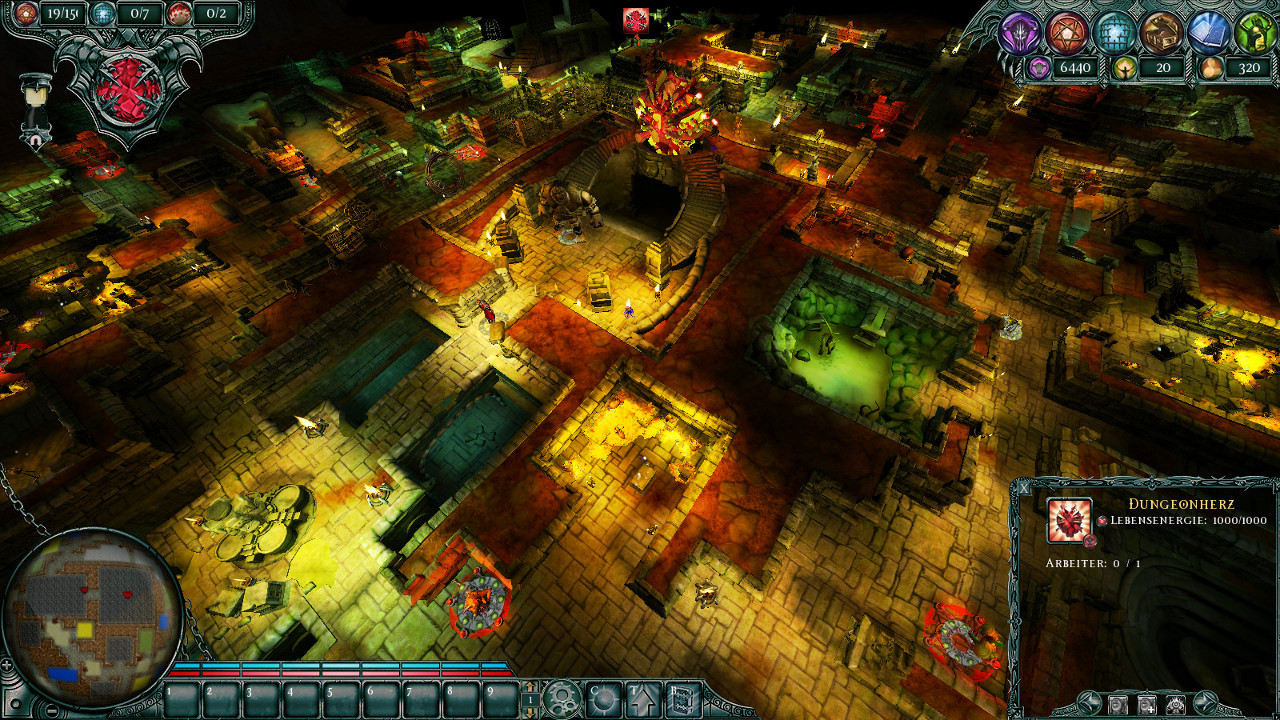Go to previous entry in Dungeonherz panel
1280x720 pixels.
pyautogui.click(x=1089, y=702)
